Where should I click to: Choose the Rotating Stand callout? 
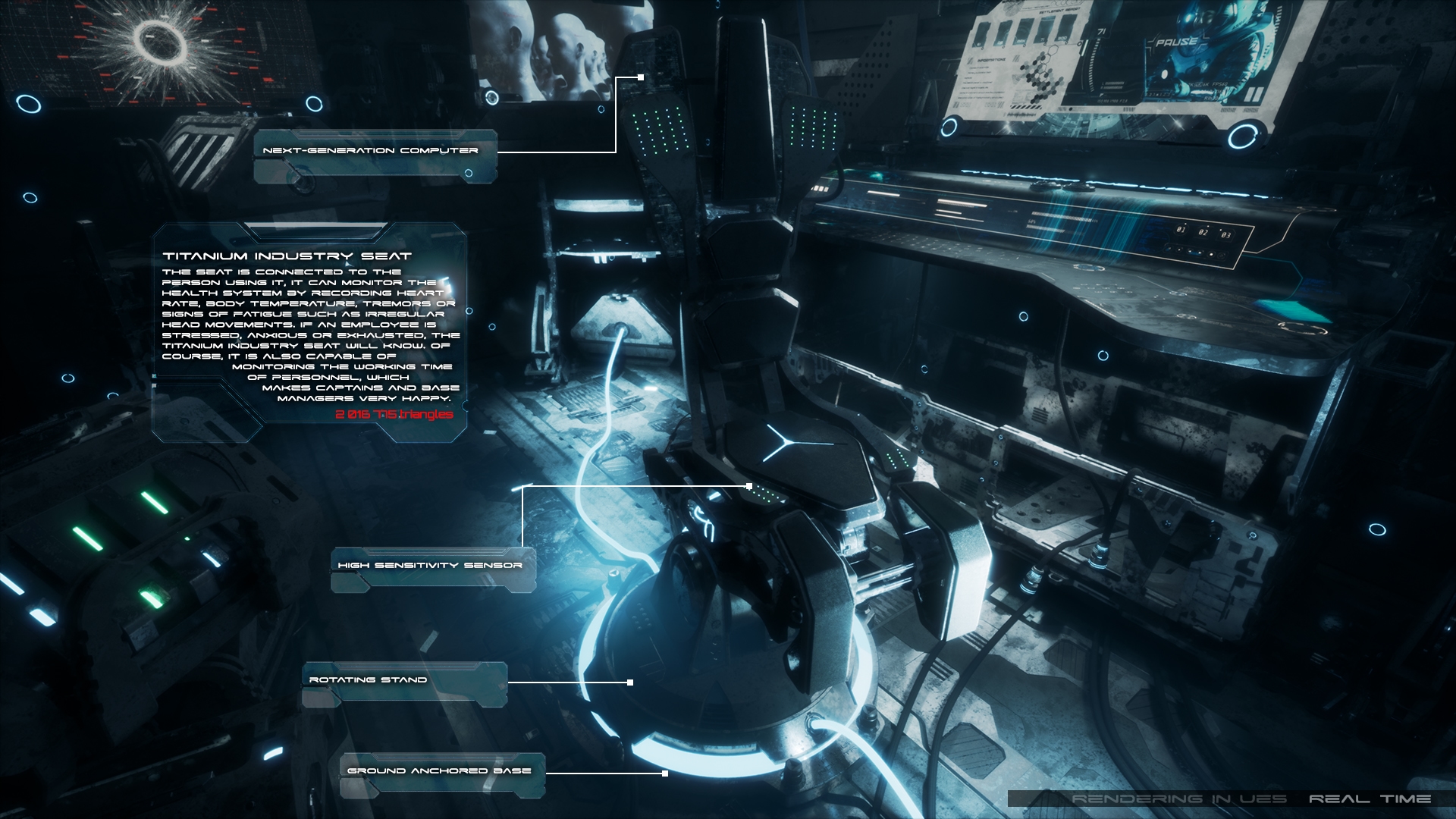point(369,680)
